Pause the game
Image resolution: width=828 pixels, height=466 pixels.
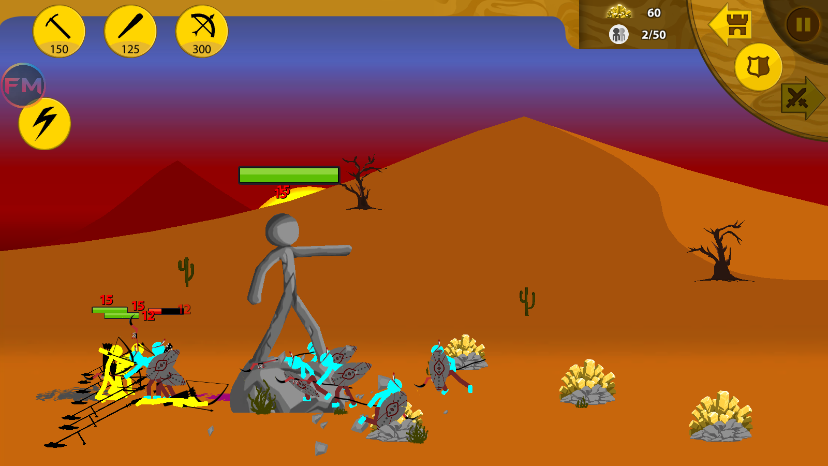[x=802, y=24]
